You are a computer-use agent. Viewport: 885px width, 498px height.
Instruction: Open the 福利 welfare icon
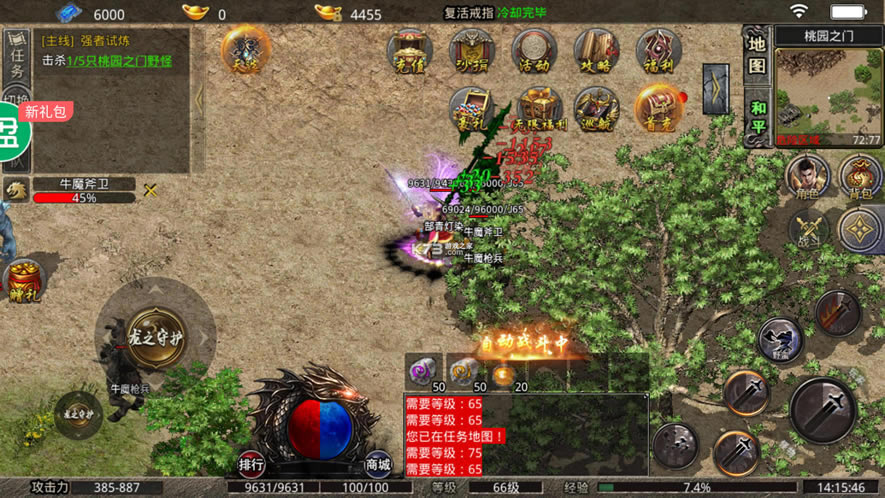658,50
